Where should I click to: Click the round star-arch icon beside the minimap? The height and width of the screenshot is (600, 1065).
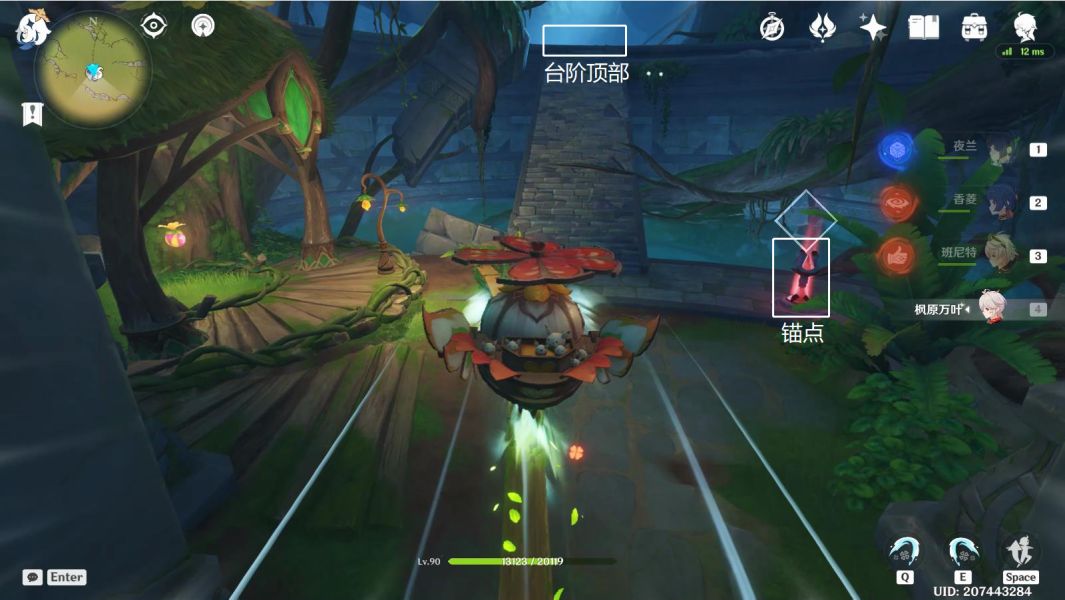tap(203, 25)
